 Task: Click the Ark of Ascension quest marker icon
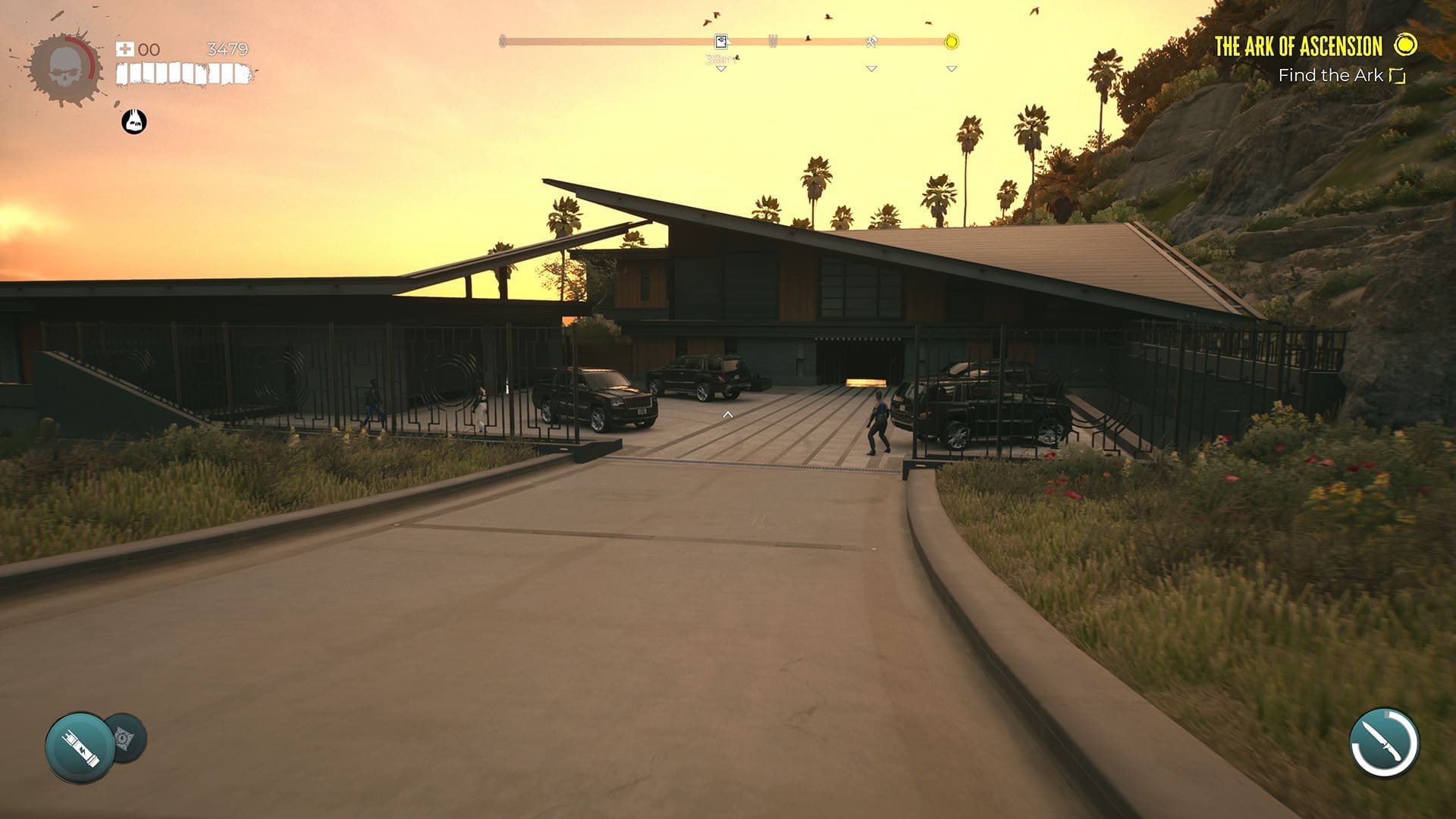point(1404,45)
